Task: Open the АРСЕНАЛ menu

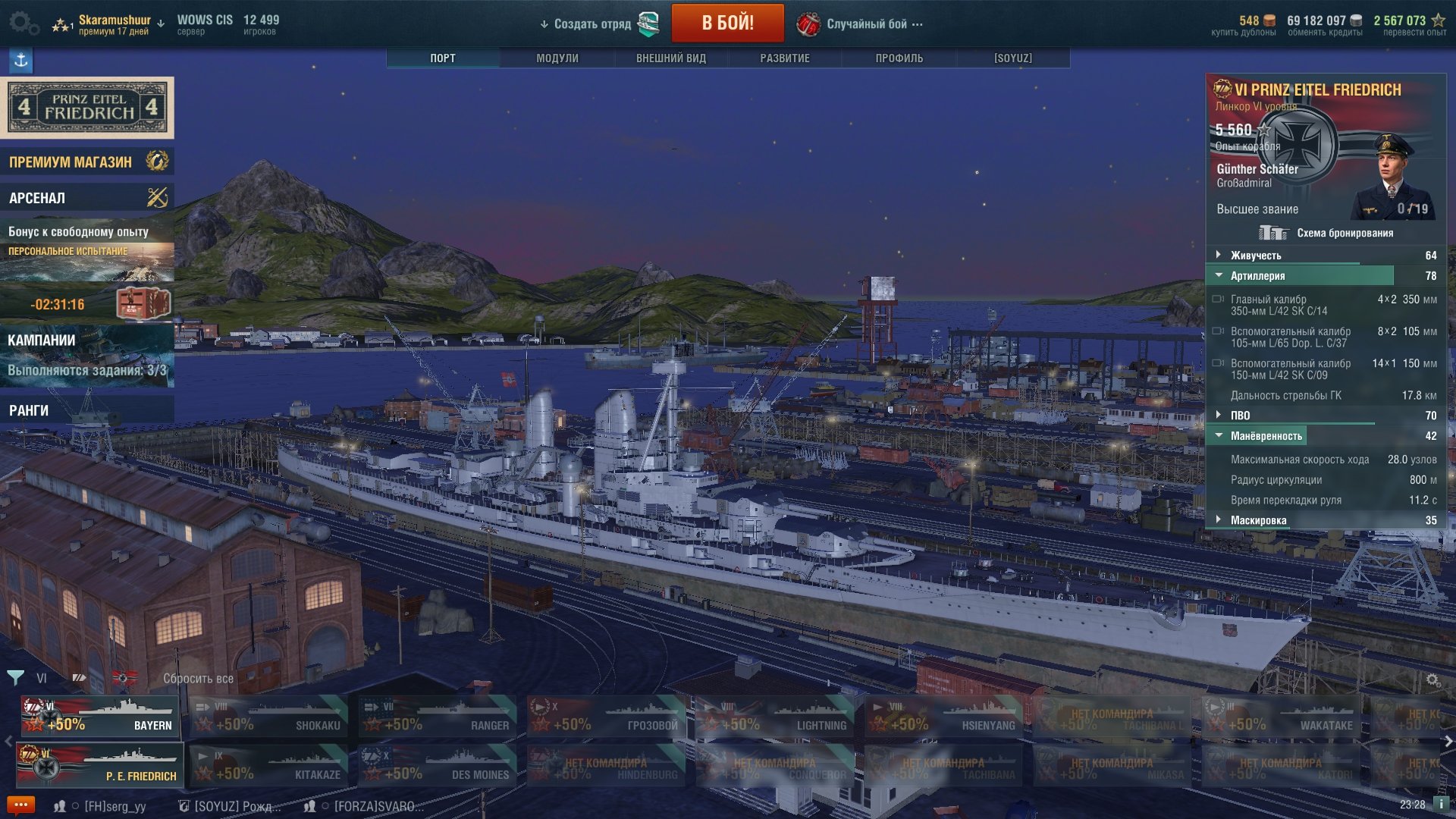Action: (x=86, y=198)
